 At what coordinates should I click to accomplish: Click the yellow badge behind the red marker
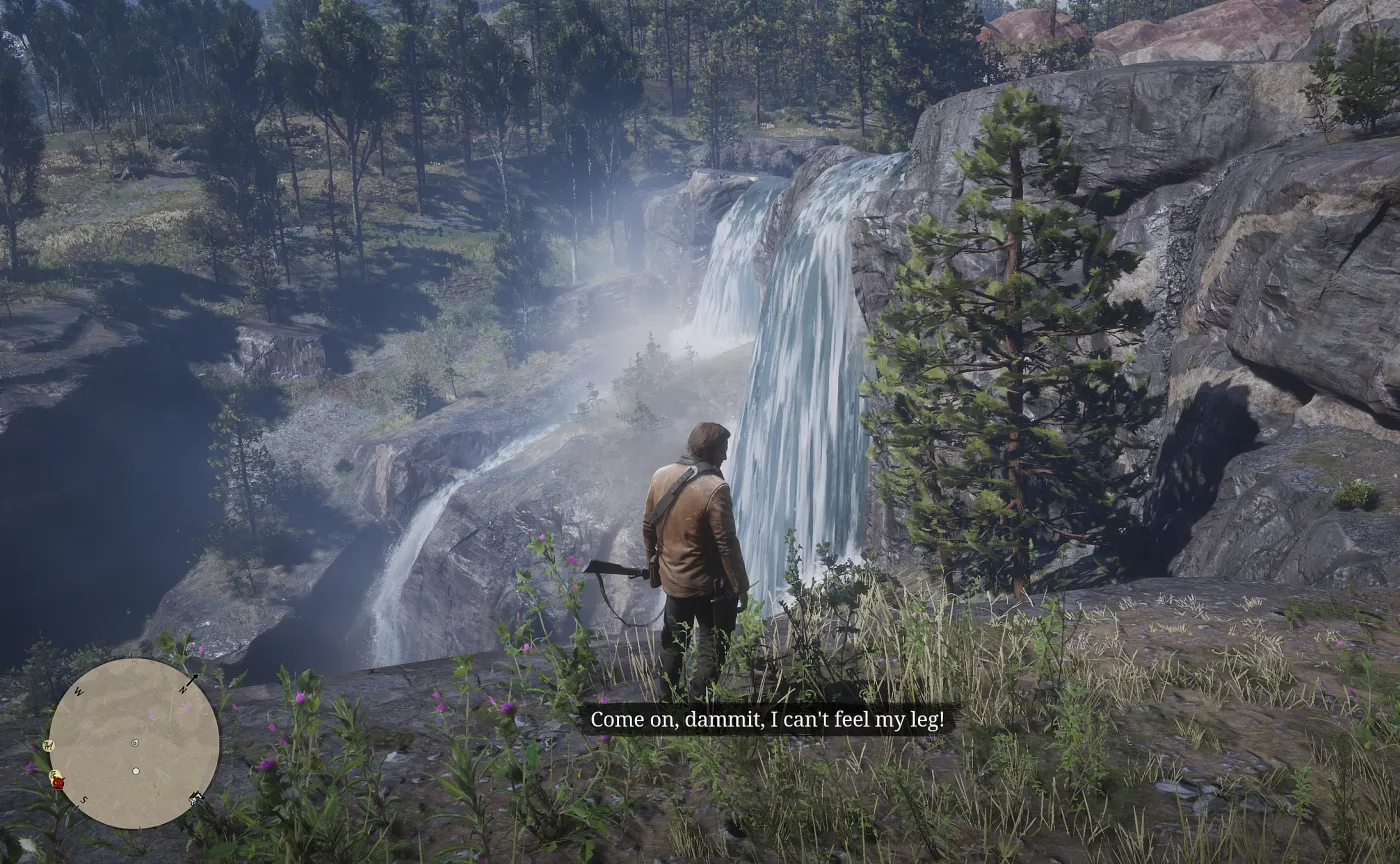[x=54, y=772]
